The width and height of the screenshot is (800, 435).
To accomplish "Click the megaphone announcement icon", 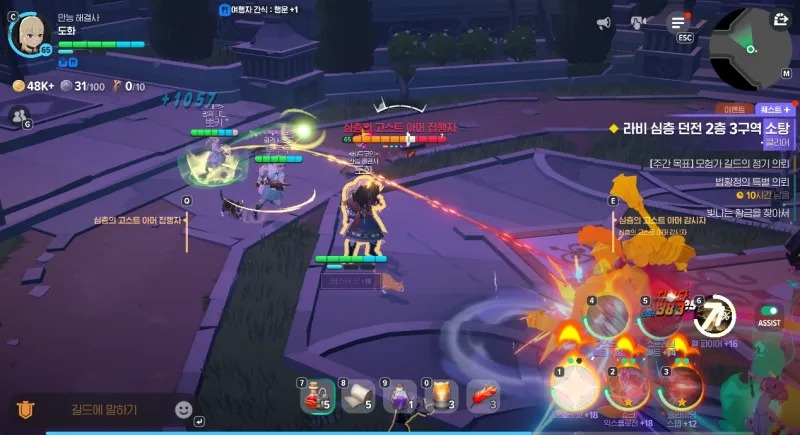I will [x=603, y=22].
